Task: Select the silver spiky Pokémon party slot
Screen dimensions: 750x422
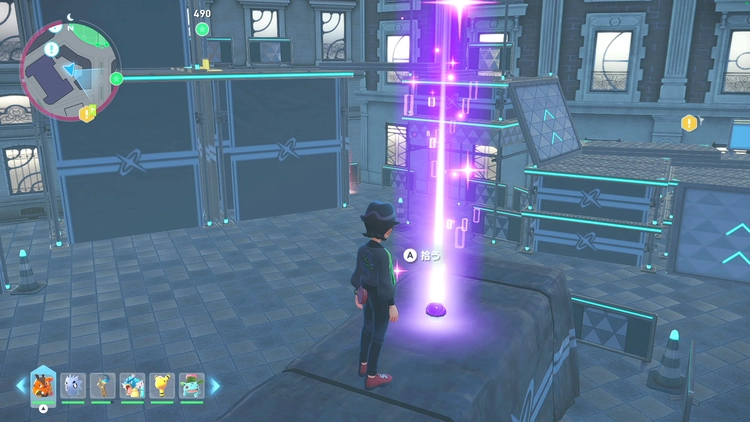Action: [73, 386]
